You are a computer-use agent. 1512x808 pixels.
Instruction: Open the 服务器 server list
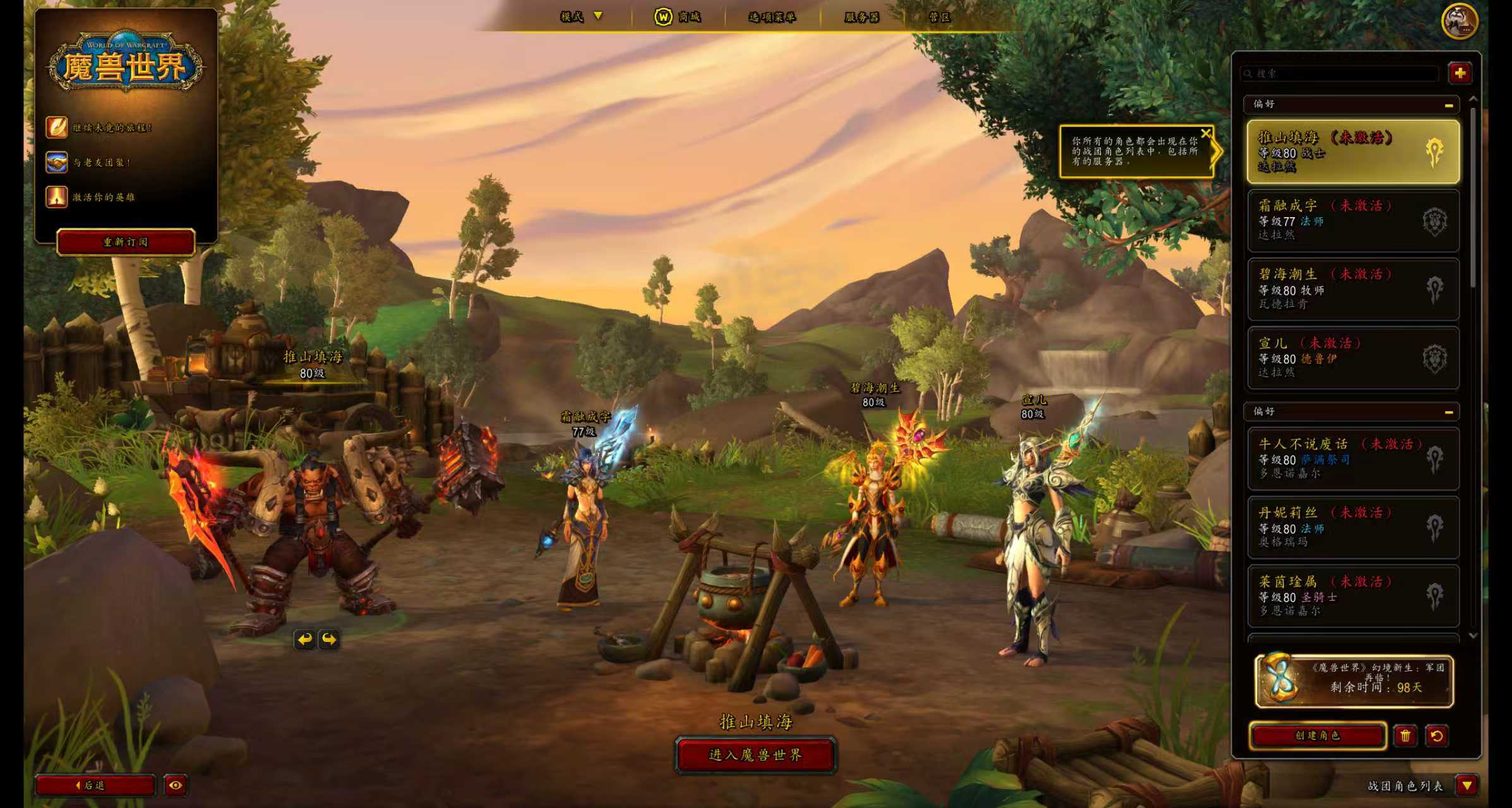coord(861,17)
